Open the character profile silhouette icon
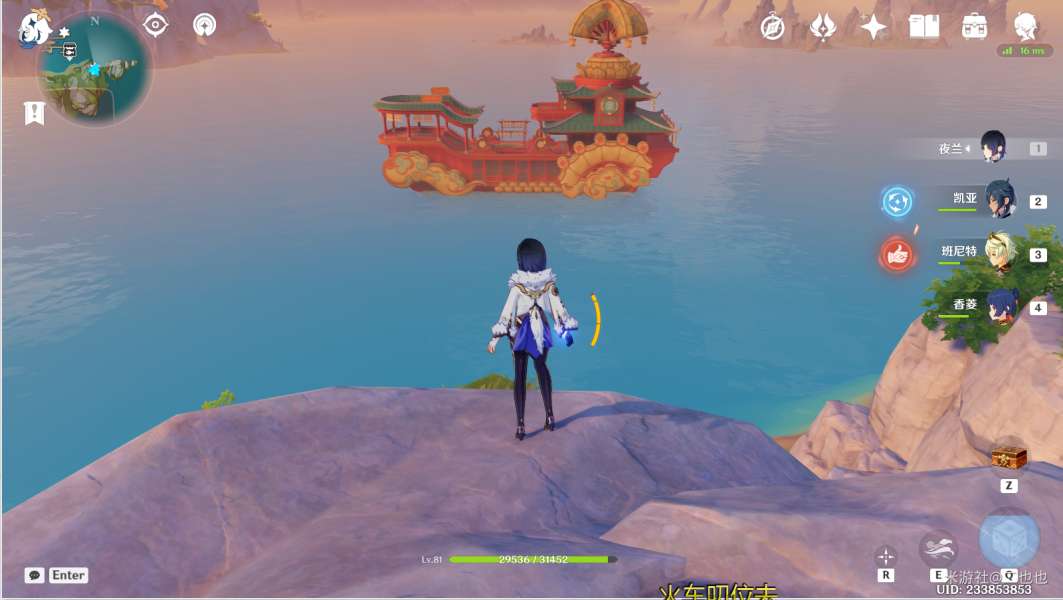 [1025, 26]
